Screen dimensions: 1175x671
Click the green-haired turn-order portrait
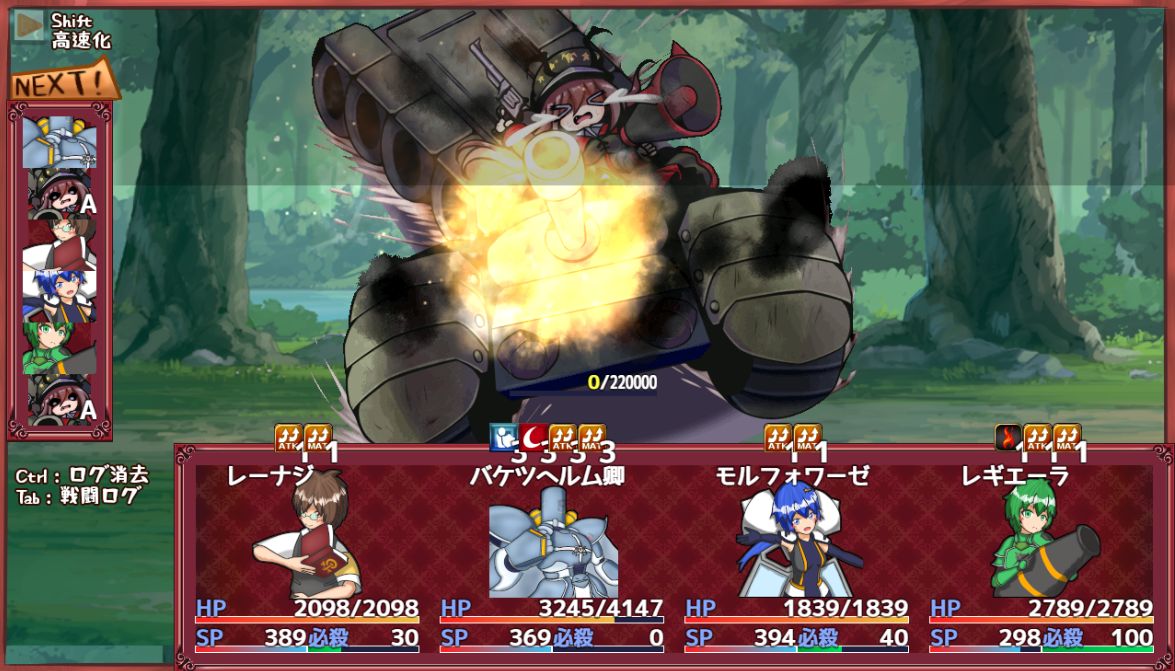point(60,345)
